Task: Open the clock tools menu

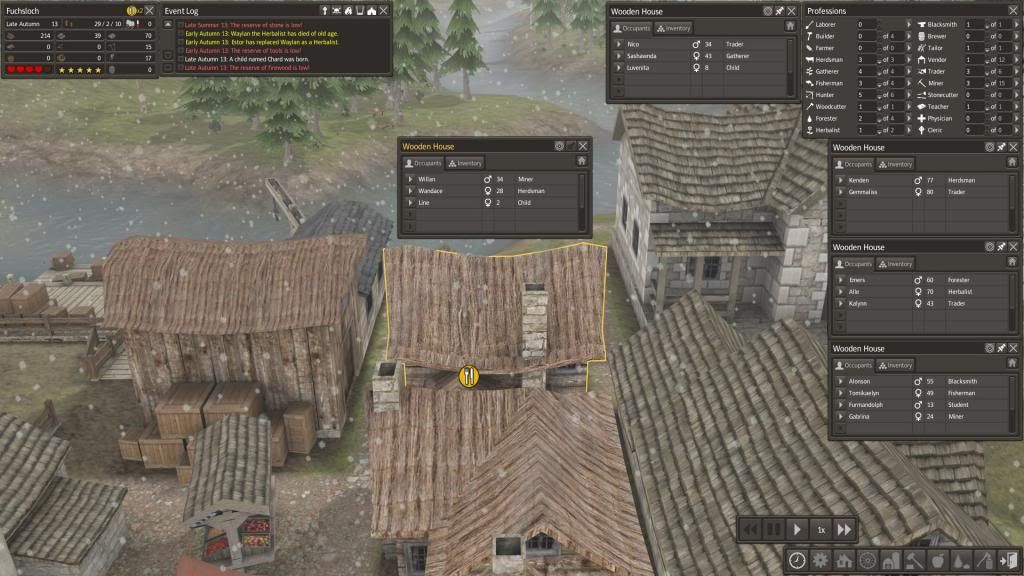Action: tap(797, 560)
